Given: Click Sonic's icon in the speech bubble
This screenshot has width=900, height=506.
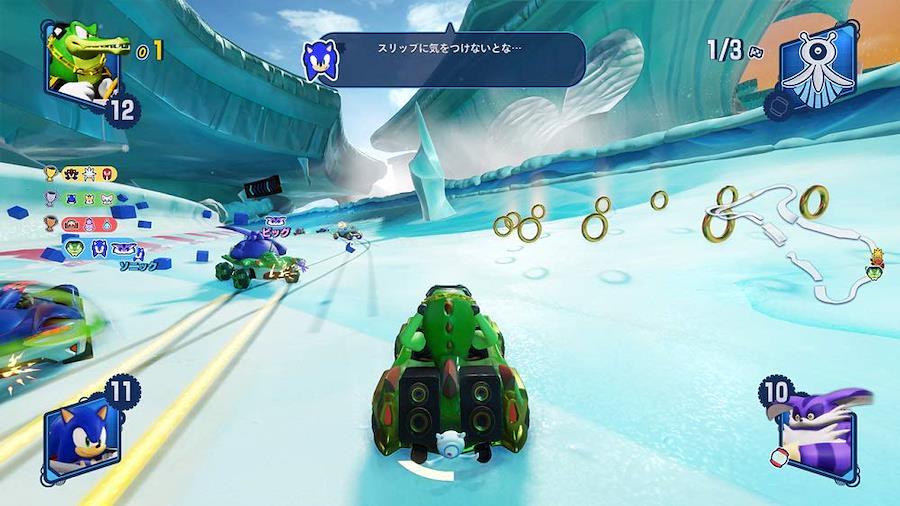Looking at the screenshot, I should (320, 60).
